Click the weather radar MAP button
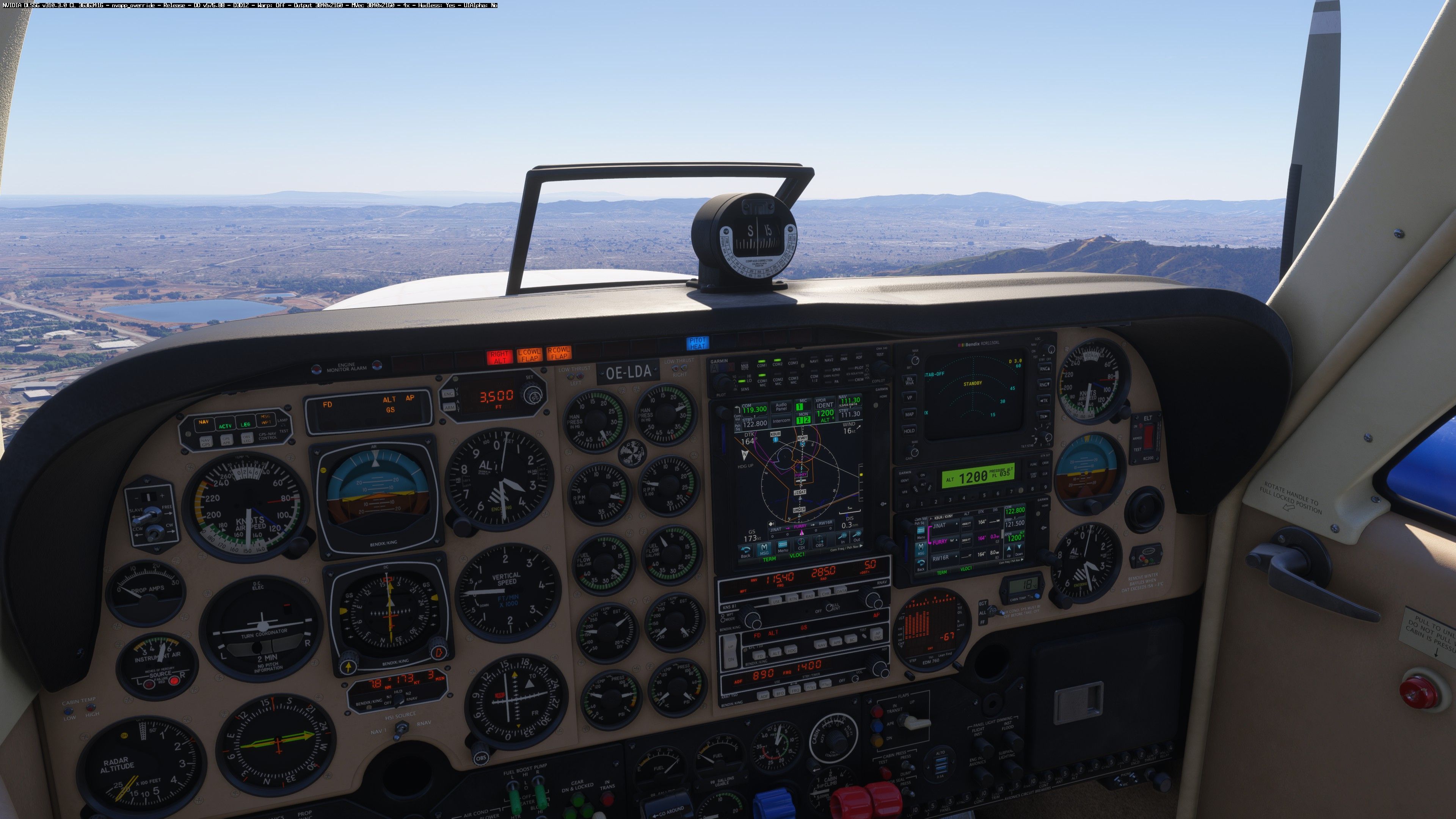The height and width of the screenshot is (819, 1456). (910, 414)
